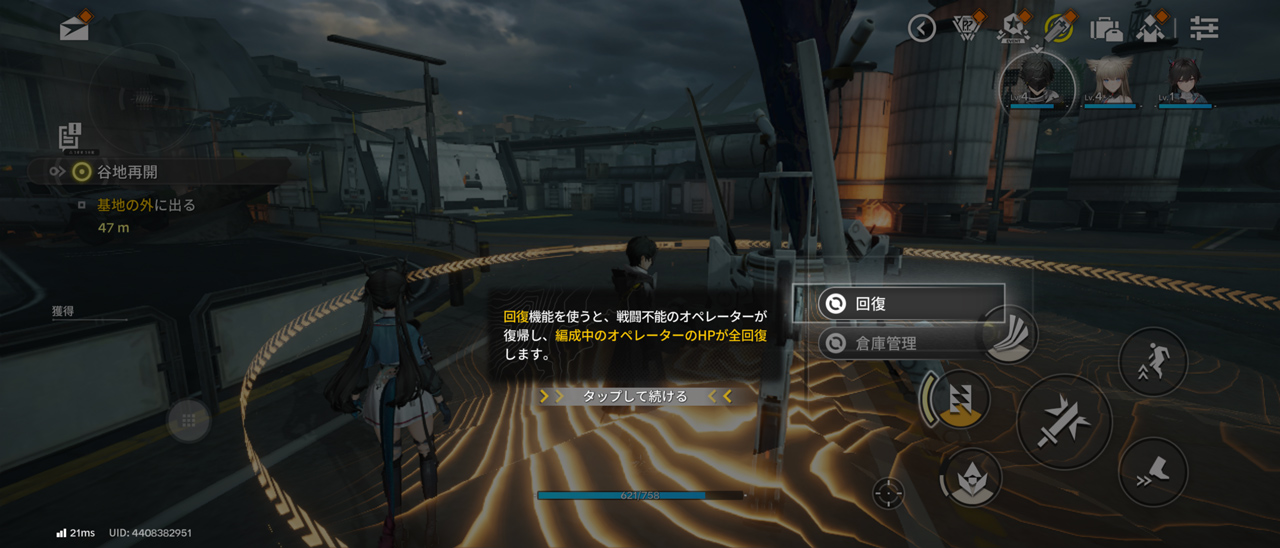Switch to the operator with red horns
The width and height of the screenshot is (1280, 548).
[x=1184, y=80]
